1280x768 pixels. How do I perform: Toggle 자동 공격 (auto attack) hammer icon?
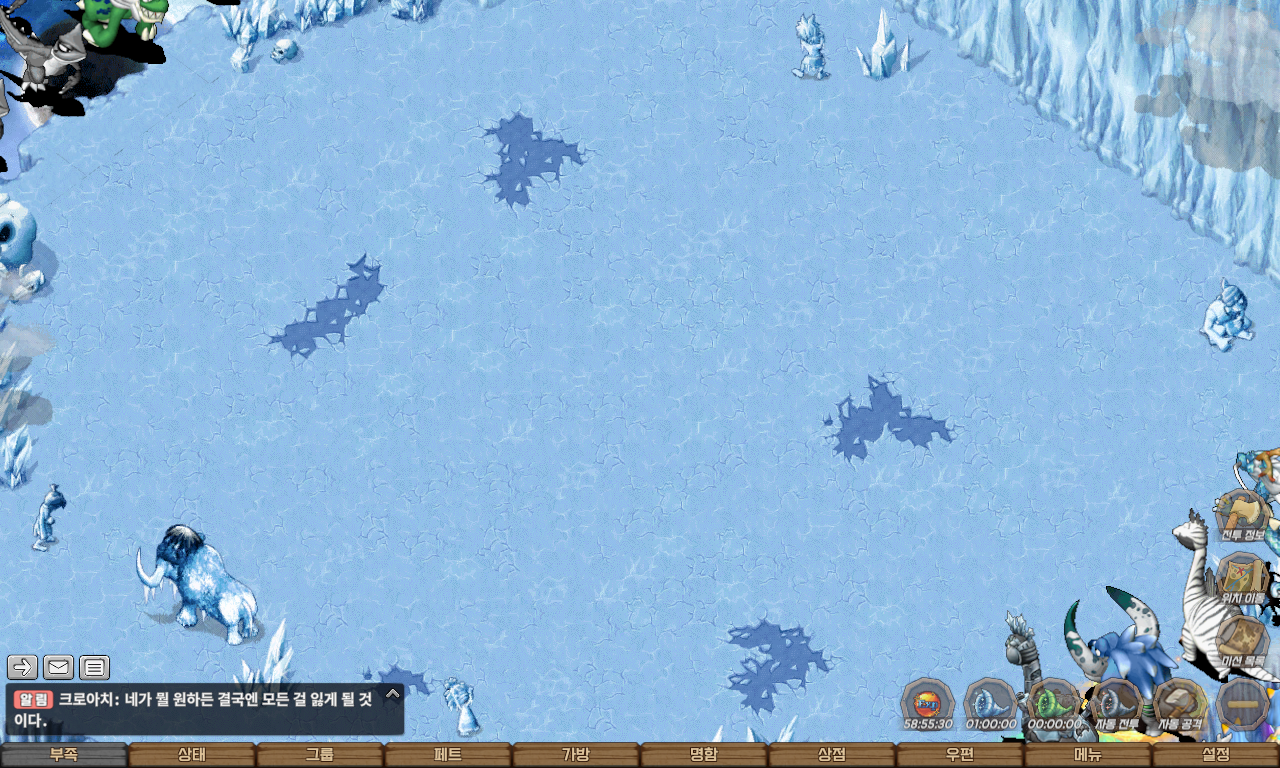[x=1180, y=704]
